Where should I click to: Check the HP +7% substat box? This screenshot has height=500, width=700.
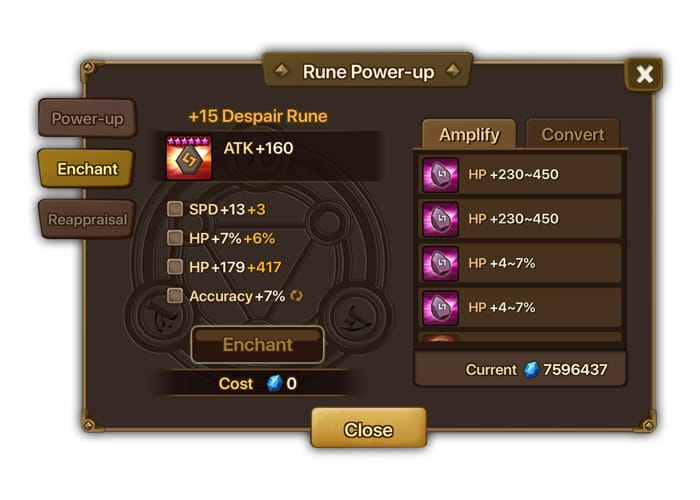click(175, 238)
